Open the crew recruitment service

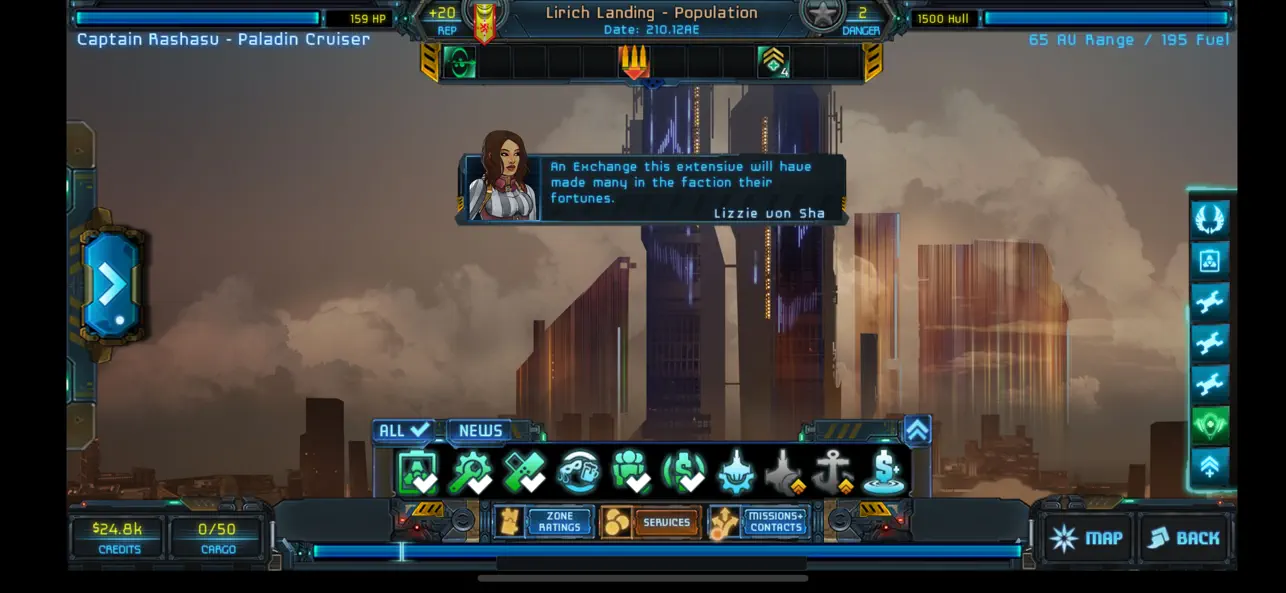tap(631, 472)
